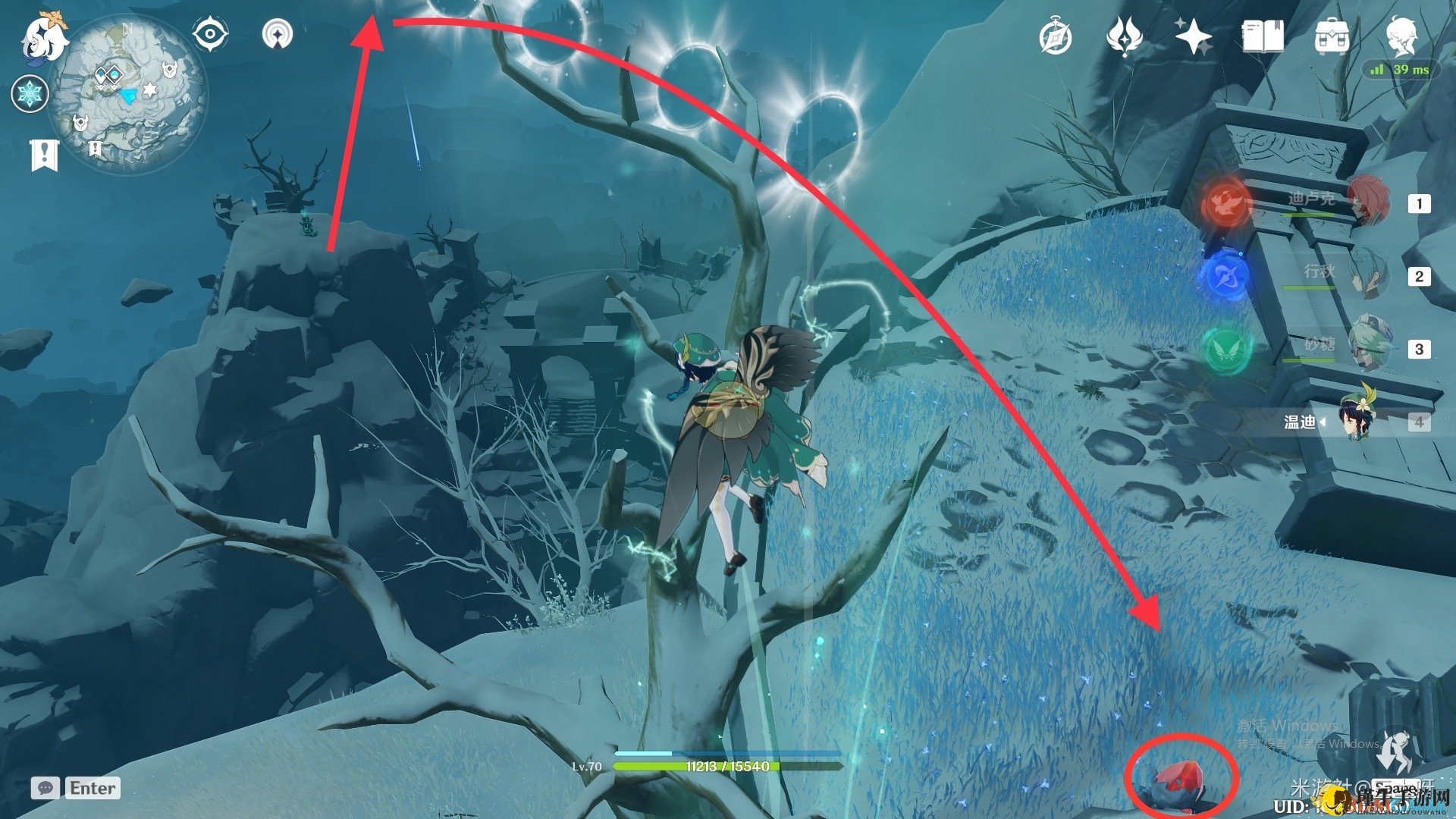
Task: Open the chat box
Action: (x=76, y=788)
